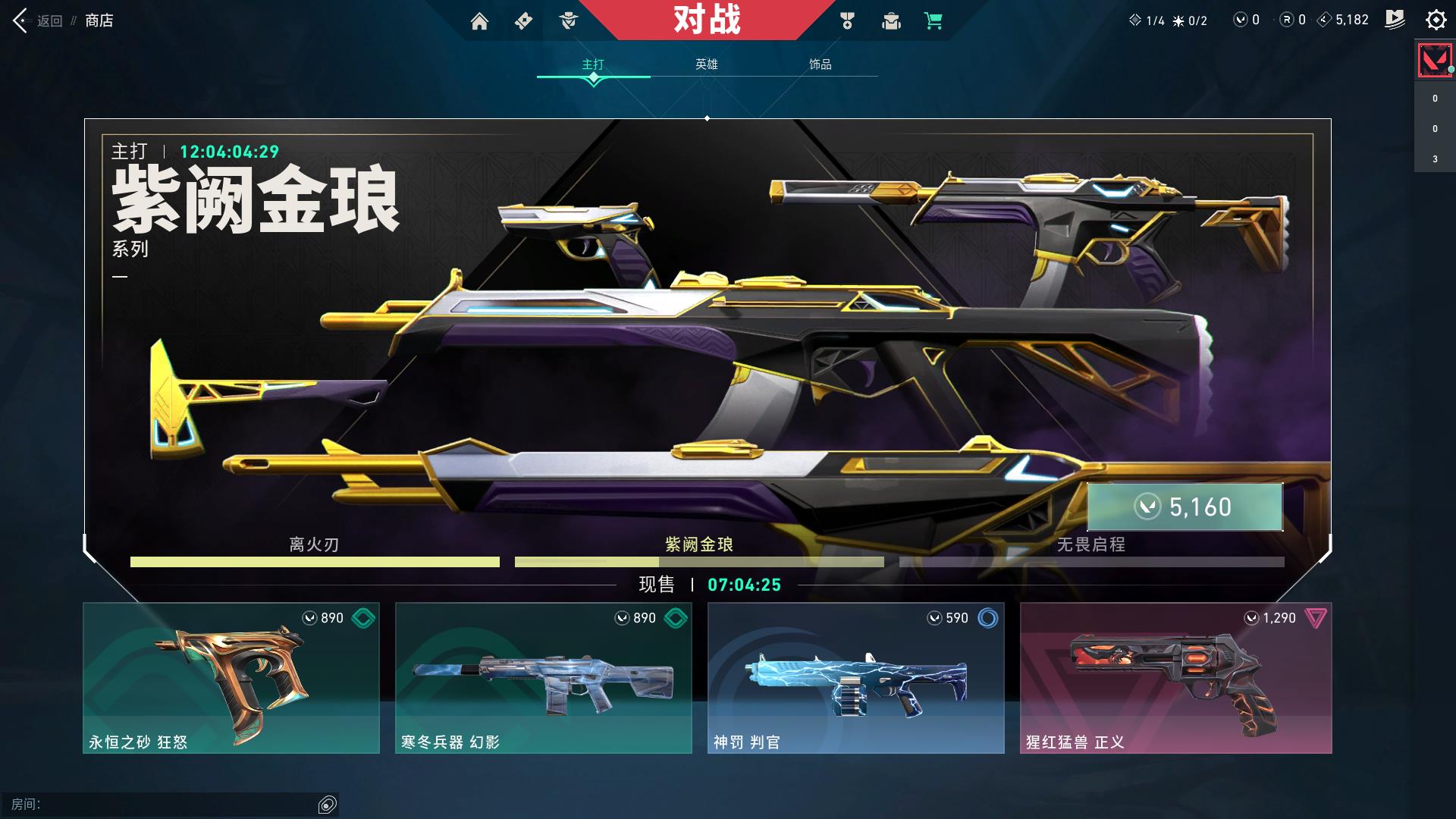This screenshot has height=819, width=1456.
Task: Open the collection backpack icon
Action: [891, 22]
